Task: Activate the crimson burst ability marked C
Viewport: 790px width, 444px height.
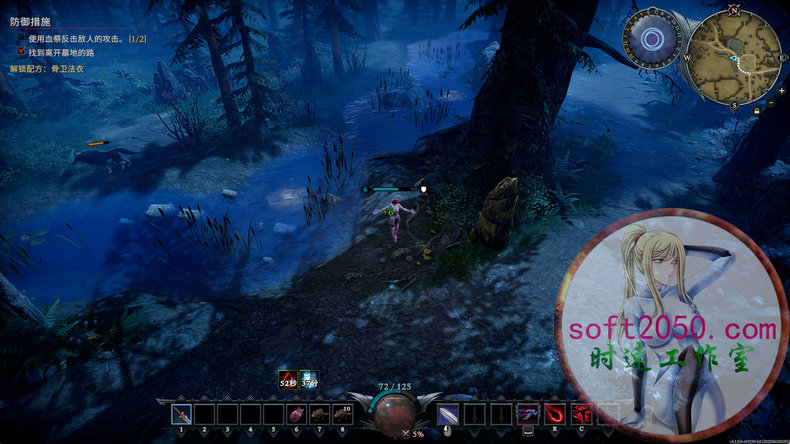Action: point(581,413)
